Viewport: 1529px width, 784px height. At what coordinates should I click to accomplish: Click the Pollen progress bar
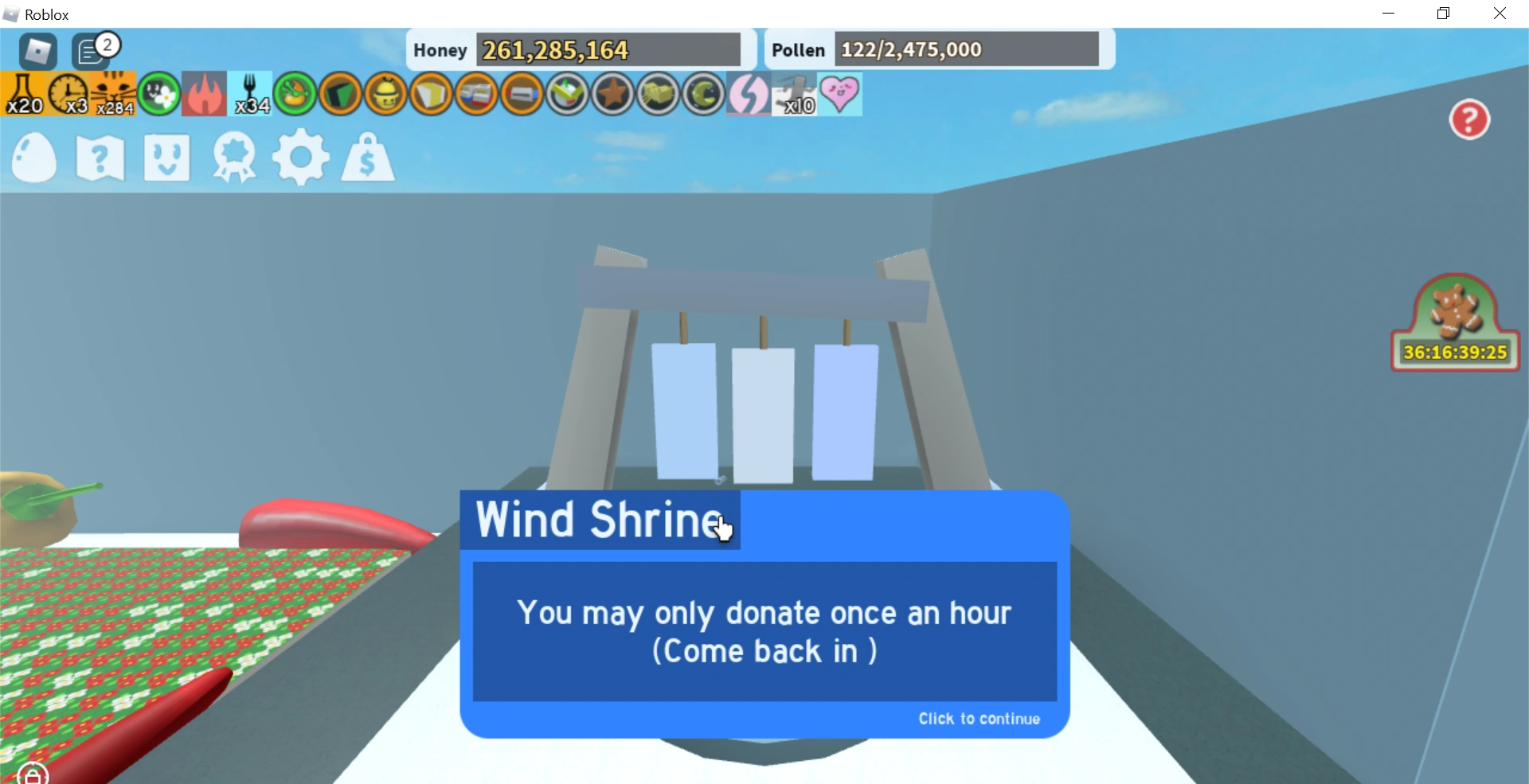coord(967,49)
